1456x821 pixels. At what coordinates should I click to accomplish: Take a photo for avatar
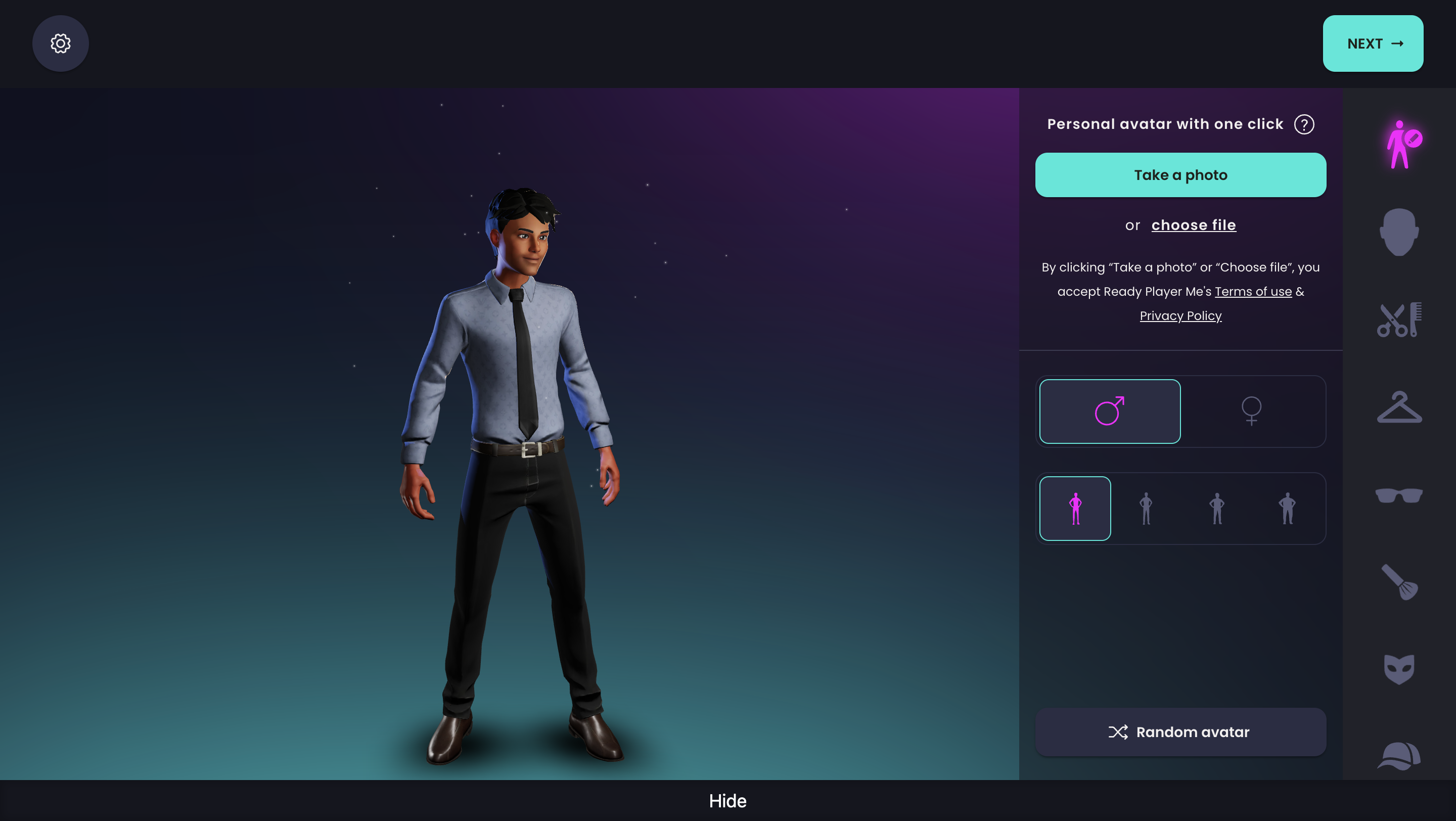(x=1180, y=175)
